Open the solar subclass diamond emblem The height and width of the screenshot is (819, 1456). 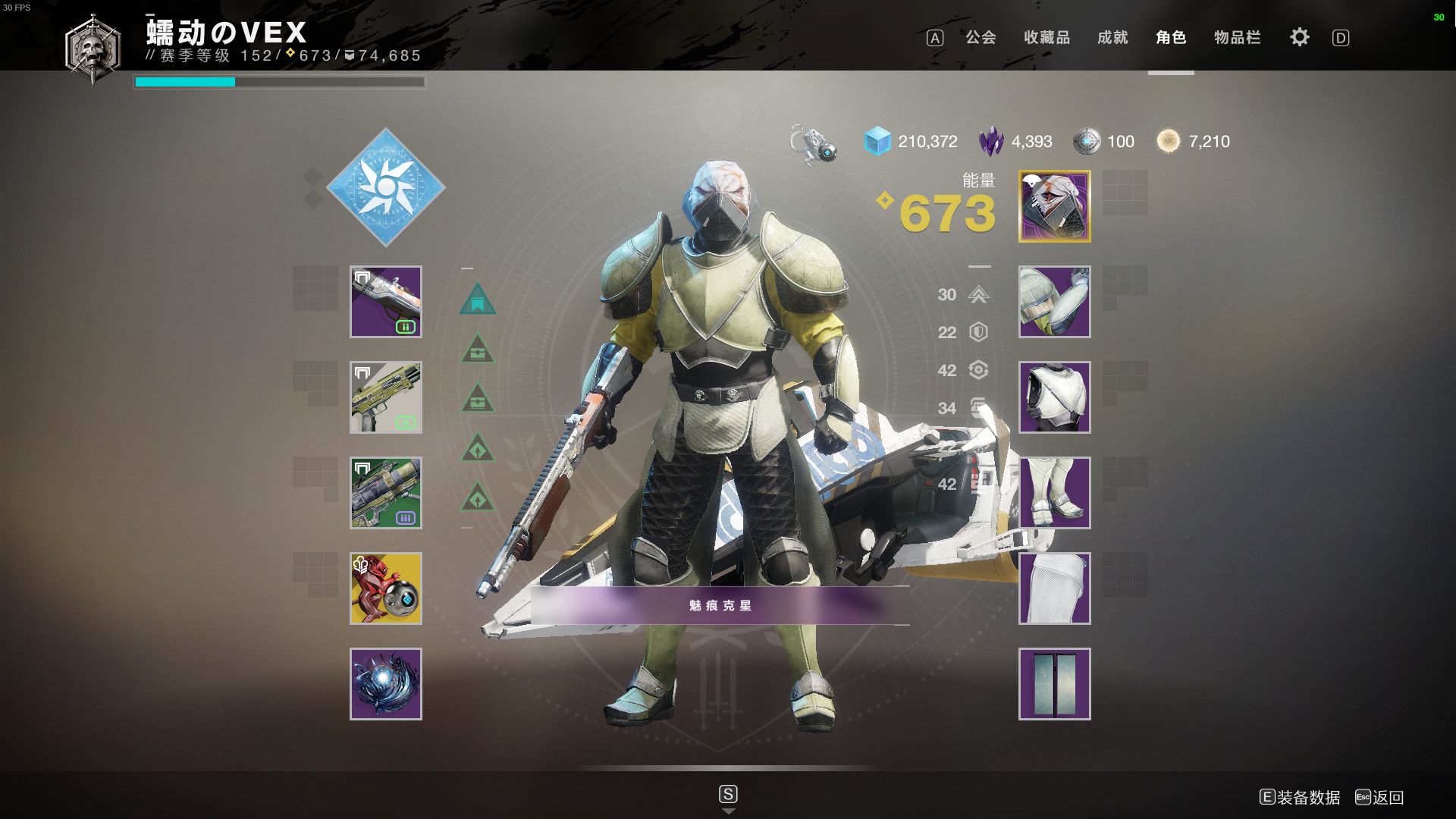pos(385,187)
